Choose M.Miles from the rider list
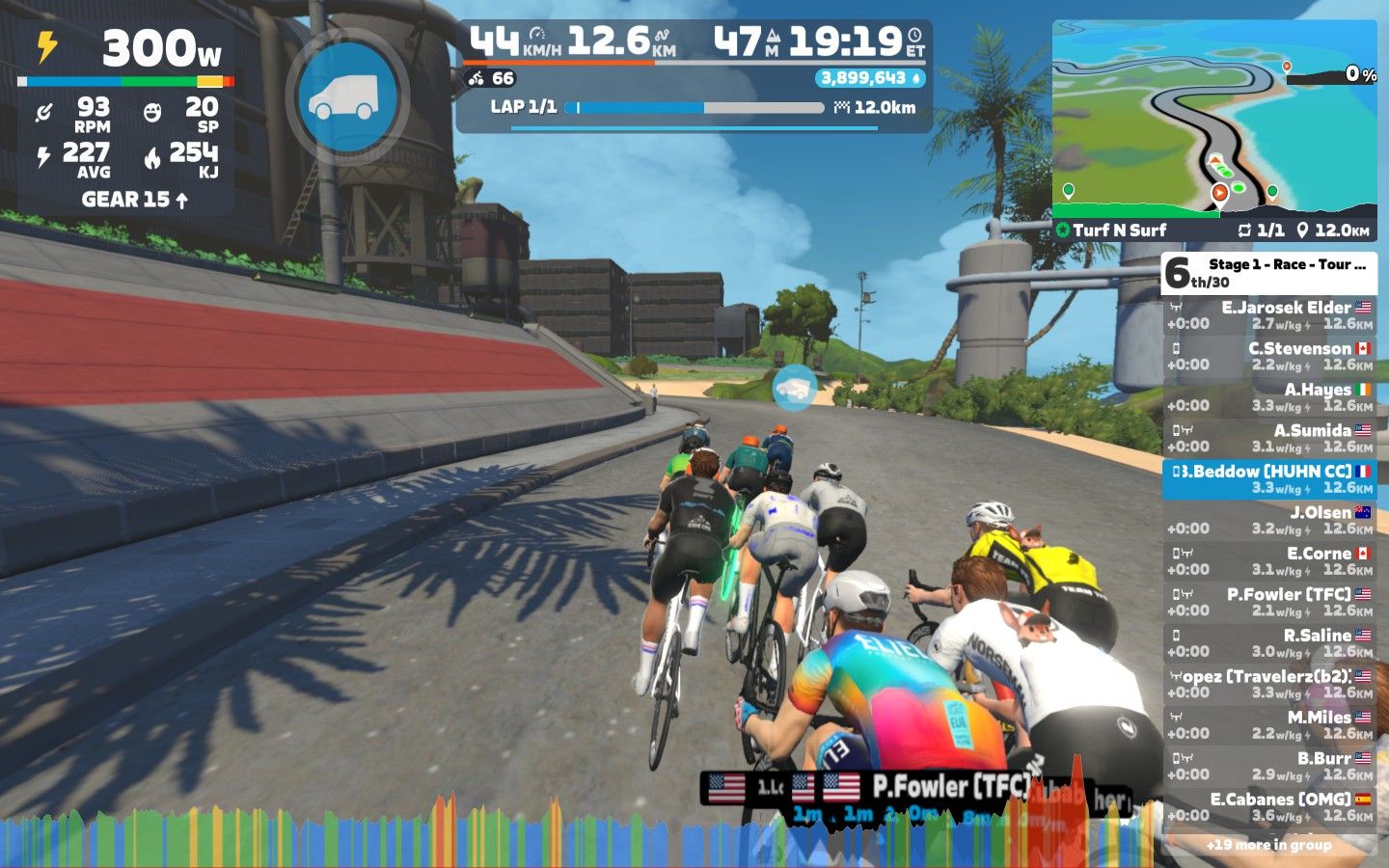Screen dimensions: 1389x868 tap(1268, 725)
